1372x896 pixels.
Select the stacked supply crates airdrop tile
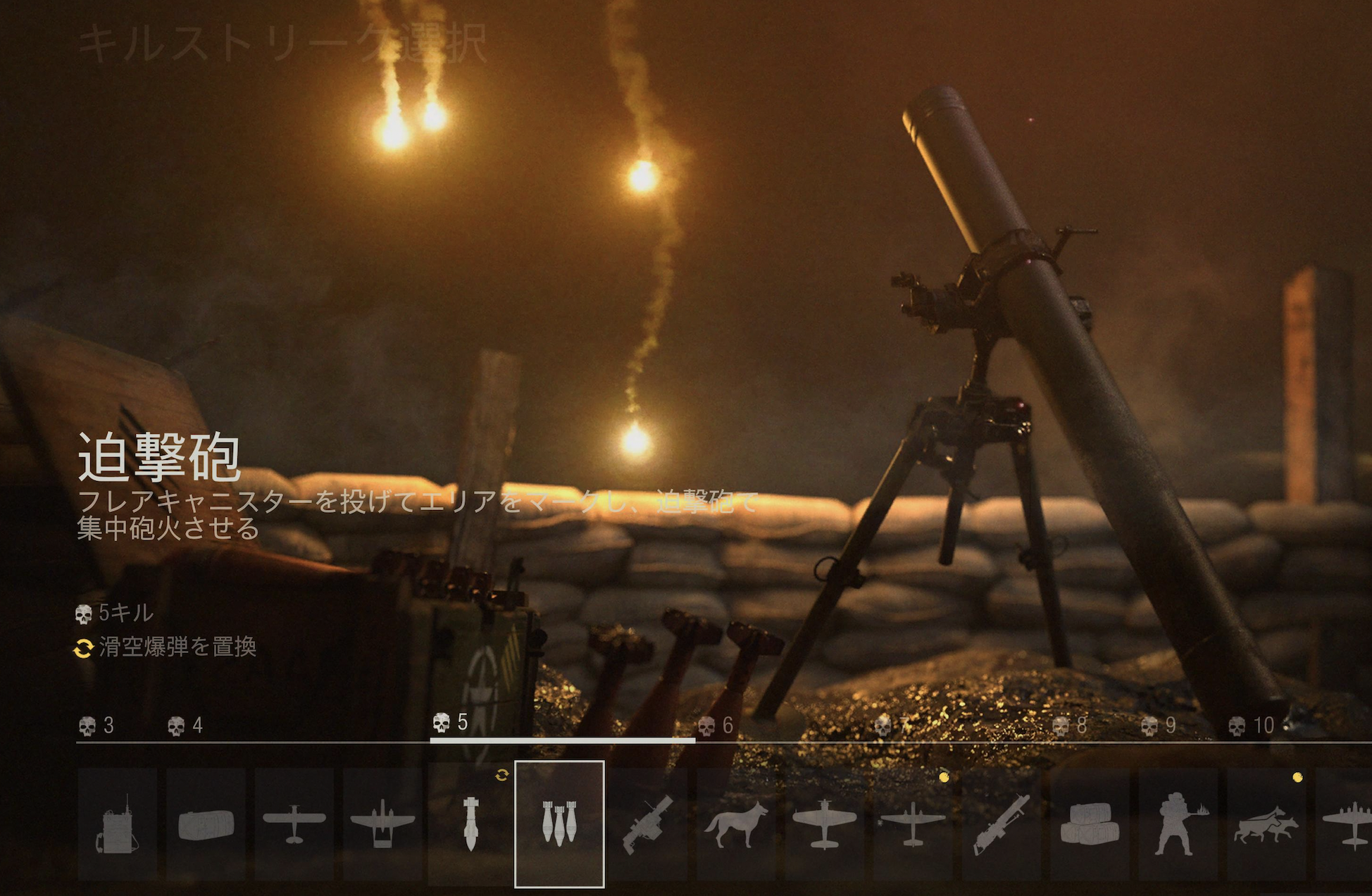[x=1090, y=824]
